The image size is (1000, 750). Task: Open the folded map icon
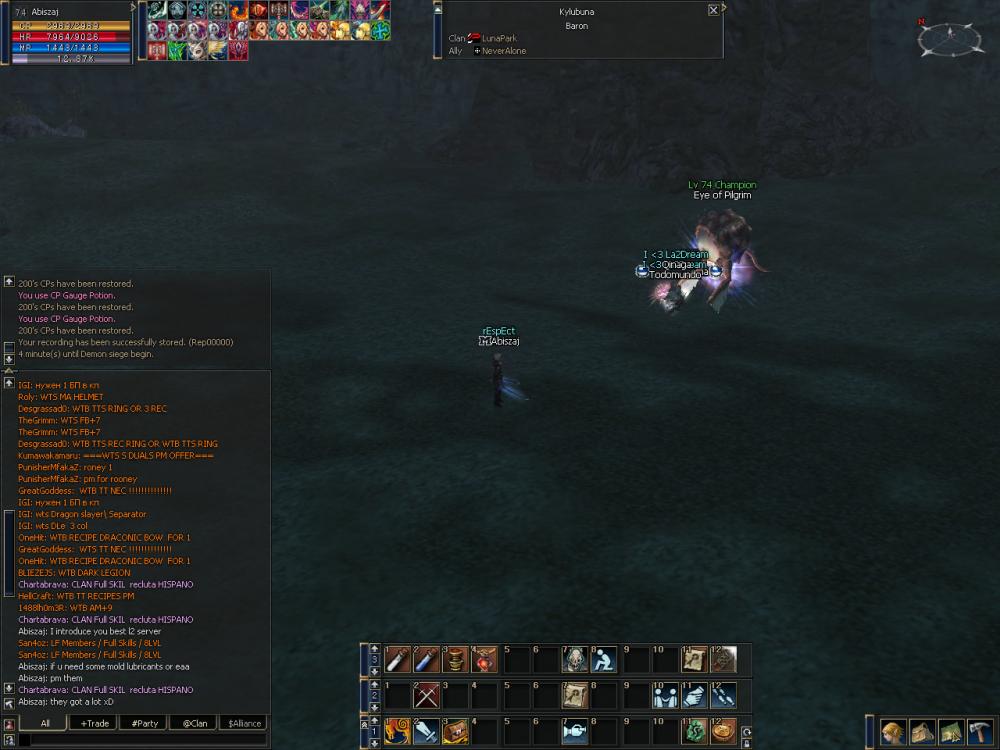pyautogui.click(x=951, y=731)
